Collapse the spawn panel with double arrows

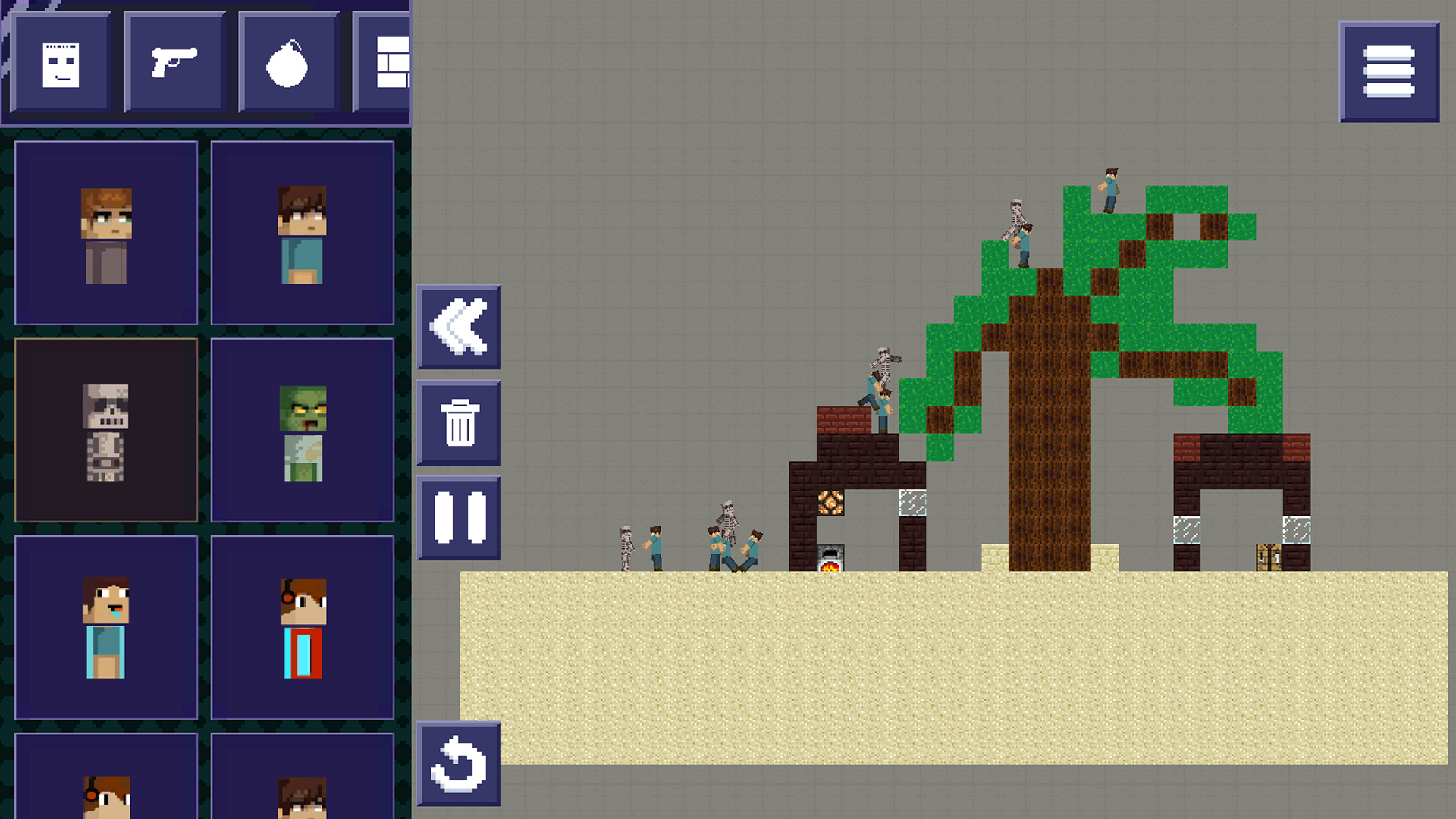pos(459,328)
